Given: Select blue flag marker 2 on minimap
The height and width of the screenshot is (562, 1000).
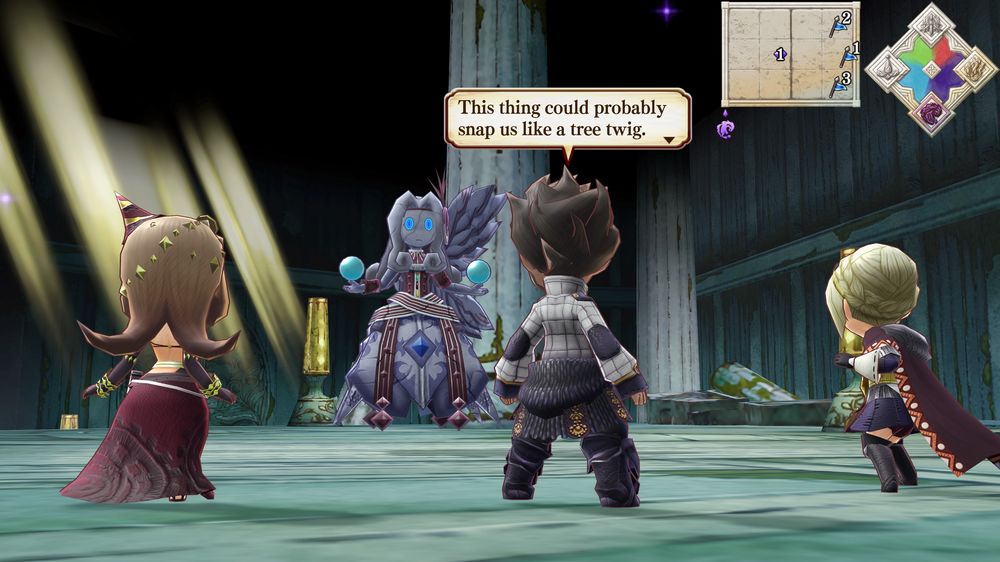Looking at the screenshot, I should click(x=838, y=24).
